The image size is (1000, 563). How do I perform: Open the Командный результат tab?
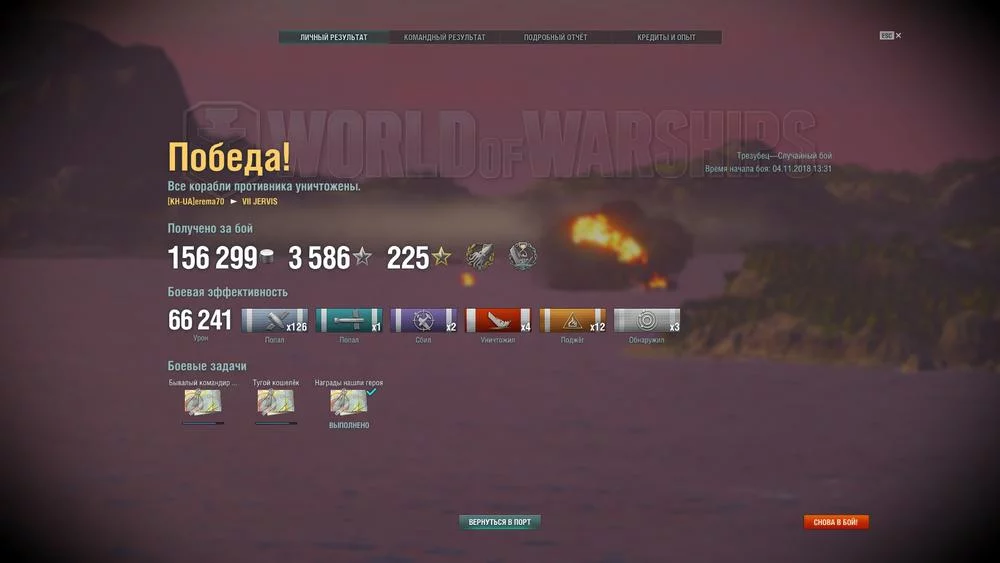pyautogui.click(x=445, y=38)
